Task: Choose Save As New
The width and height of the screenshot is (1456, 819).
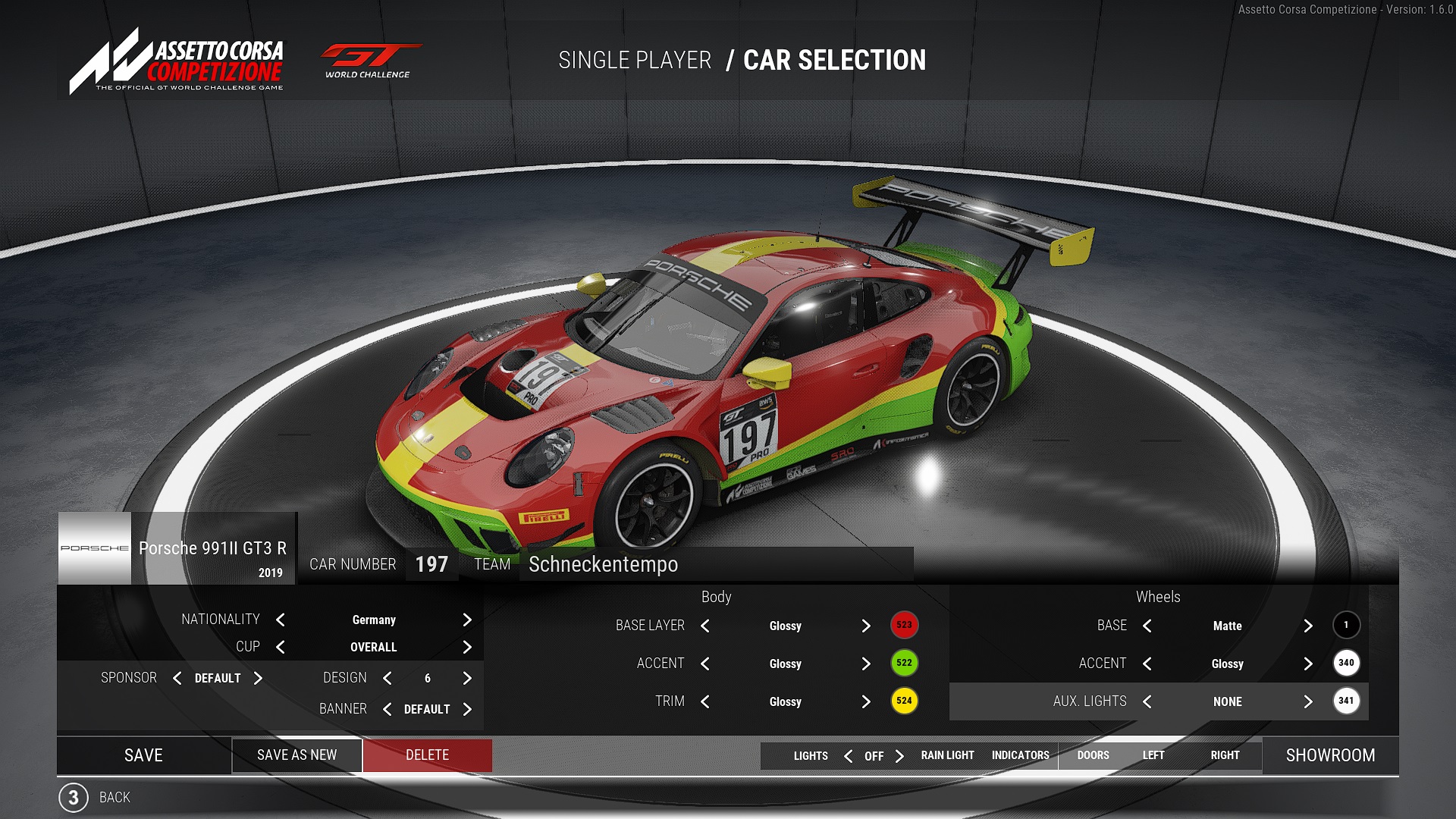Action: (x=297, y=755)
